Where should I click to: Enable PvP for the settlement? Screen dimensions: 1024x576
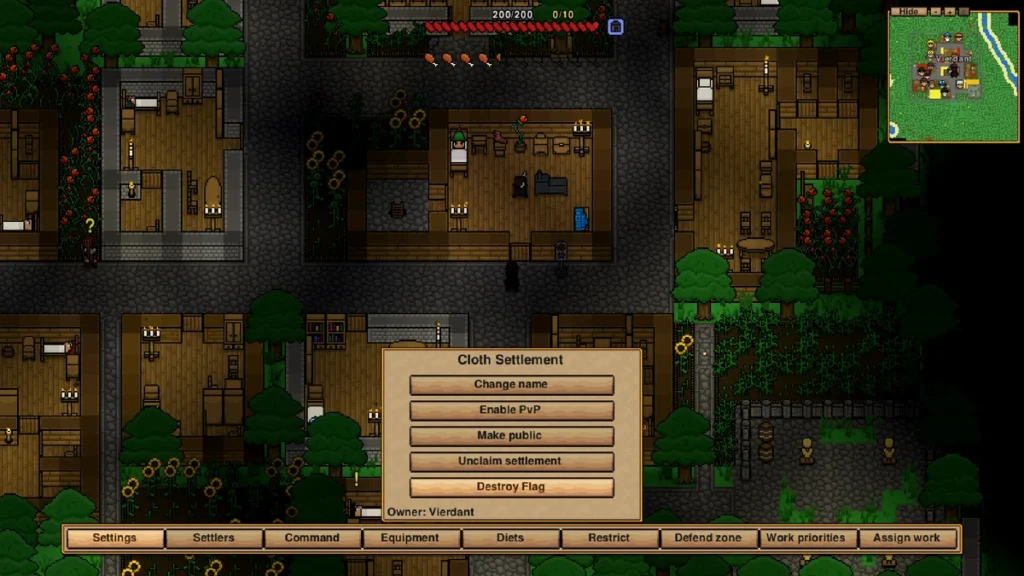coord(511,410)
